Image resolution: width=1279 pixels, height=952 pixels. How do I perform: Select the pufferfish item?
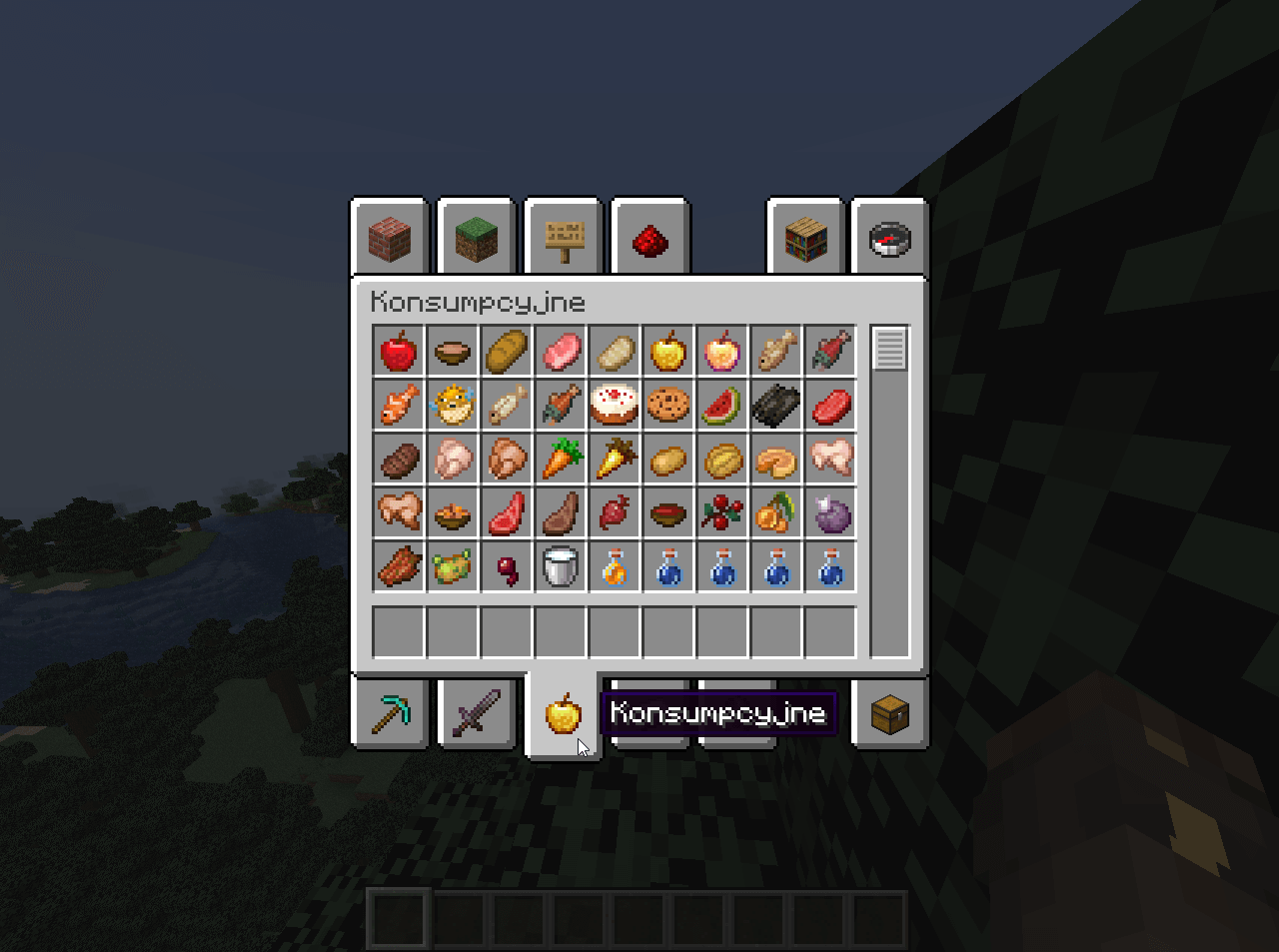click(x=453, y=406)
